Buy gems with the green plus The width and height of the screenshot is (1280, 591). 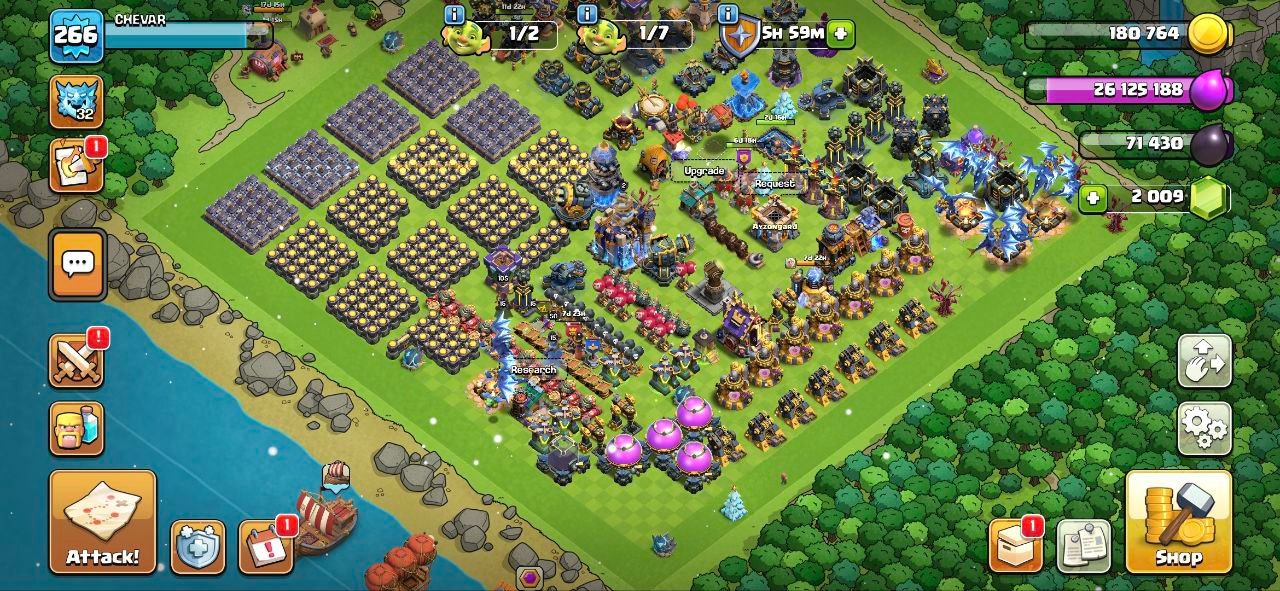pyautogui.click(x=1093, y=197)
